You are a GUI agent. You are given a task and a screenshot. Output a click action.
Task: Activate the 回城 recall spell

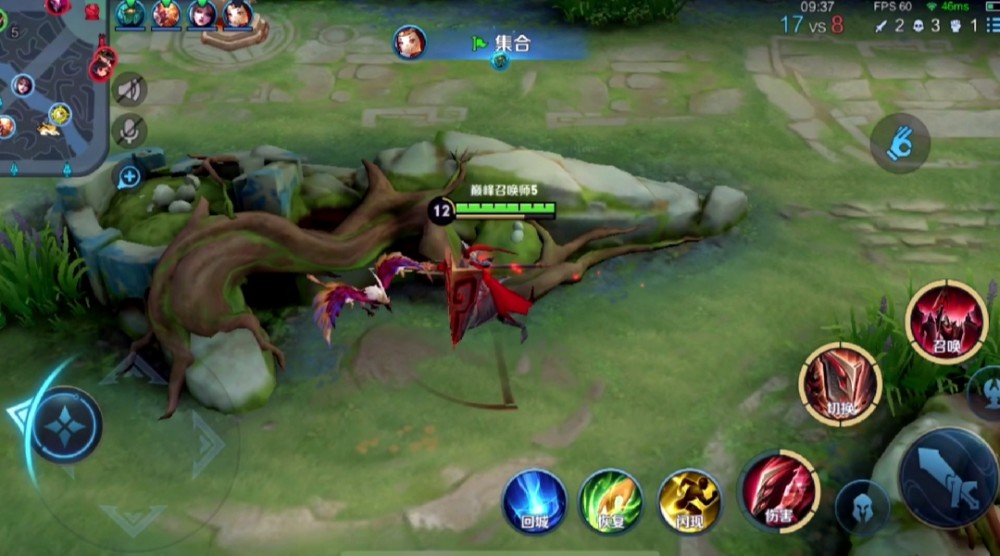534,501
